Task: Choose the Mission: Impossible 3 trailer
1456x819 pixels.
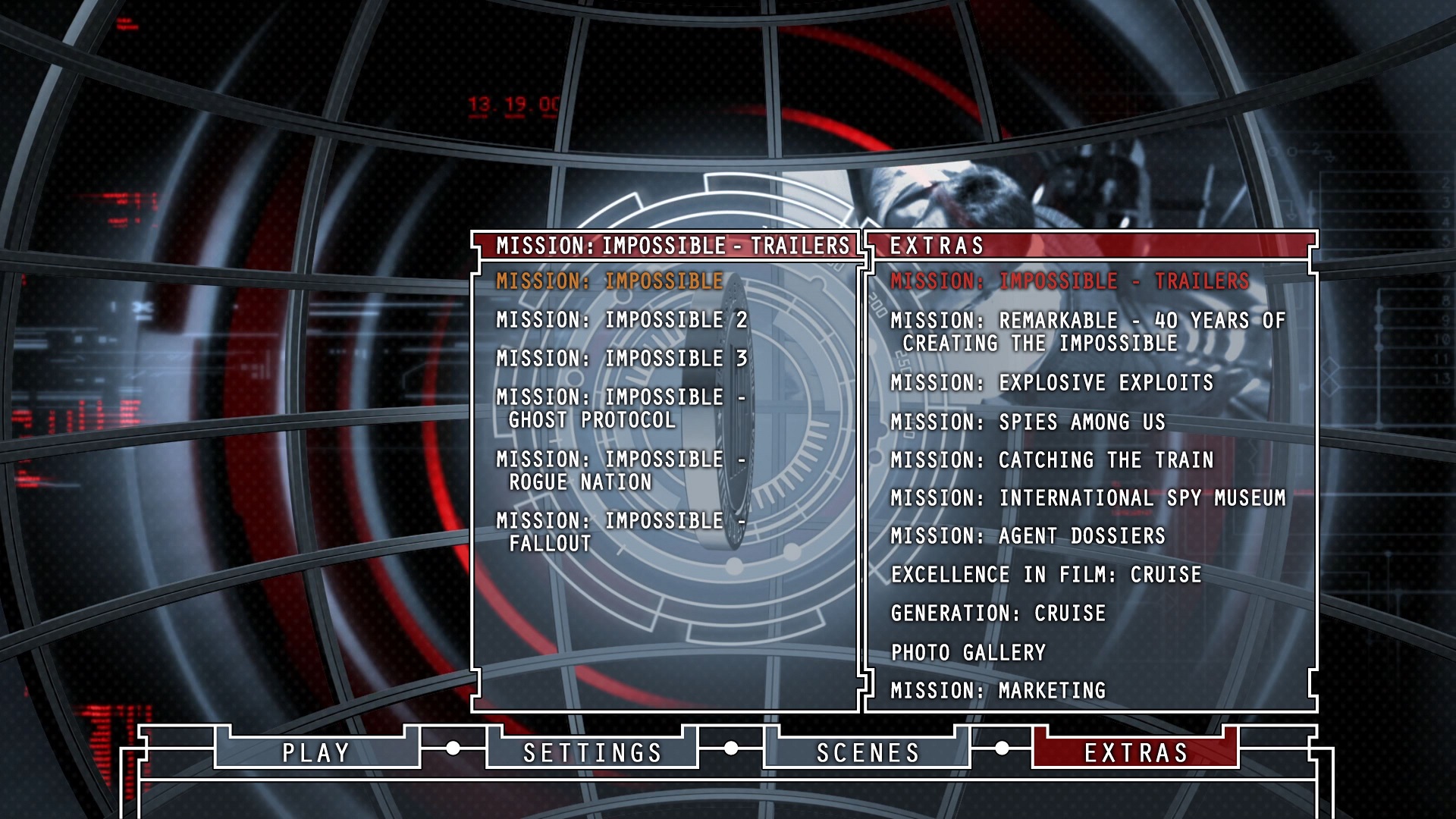Action: 622,359
